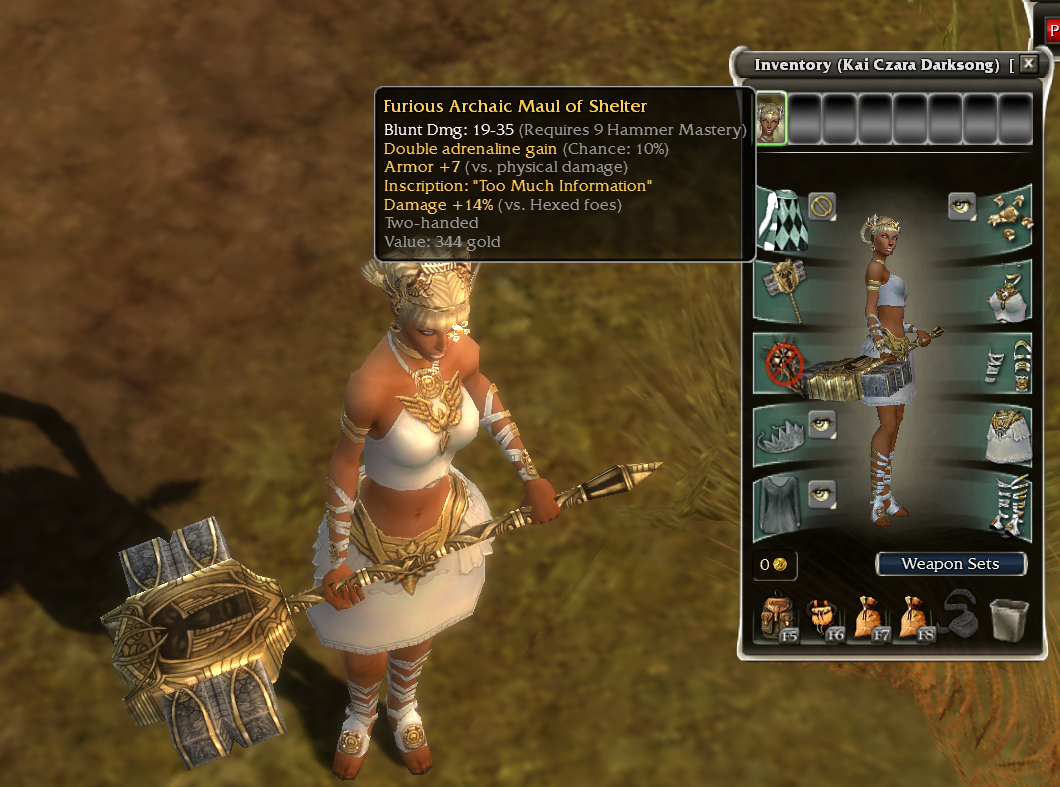Toggle visibility eye beside the silver crown
The image size is (1060, 787).
point(822,424)
